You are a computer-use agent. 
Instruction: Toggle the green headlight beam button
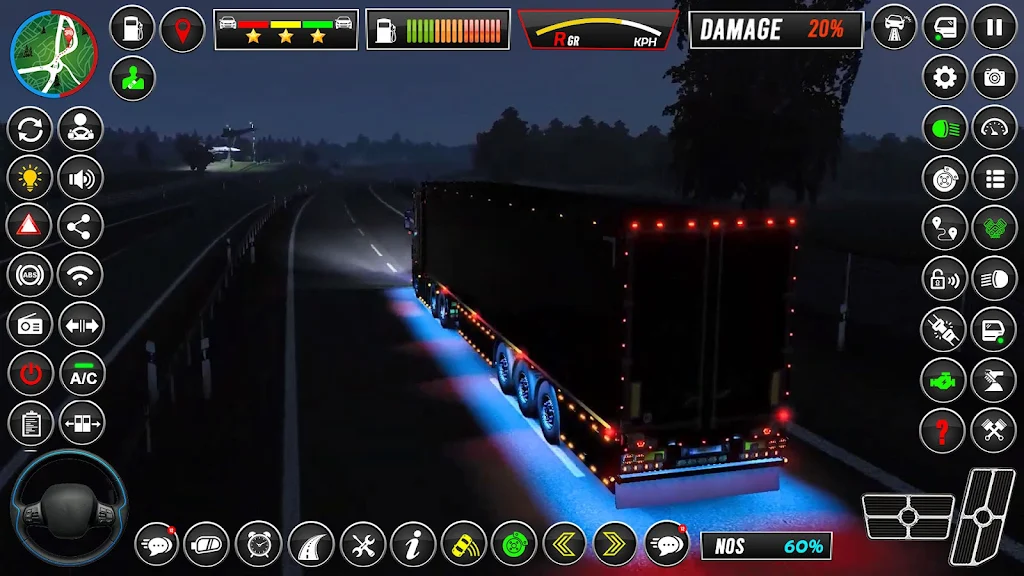[x=944, y=128]
